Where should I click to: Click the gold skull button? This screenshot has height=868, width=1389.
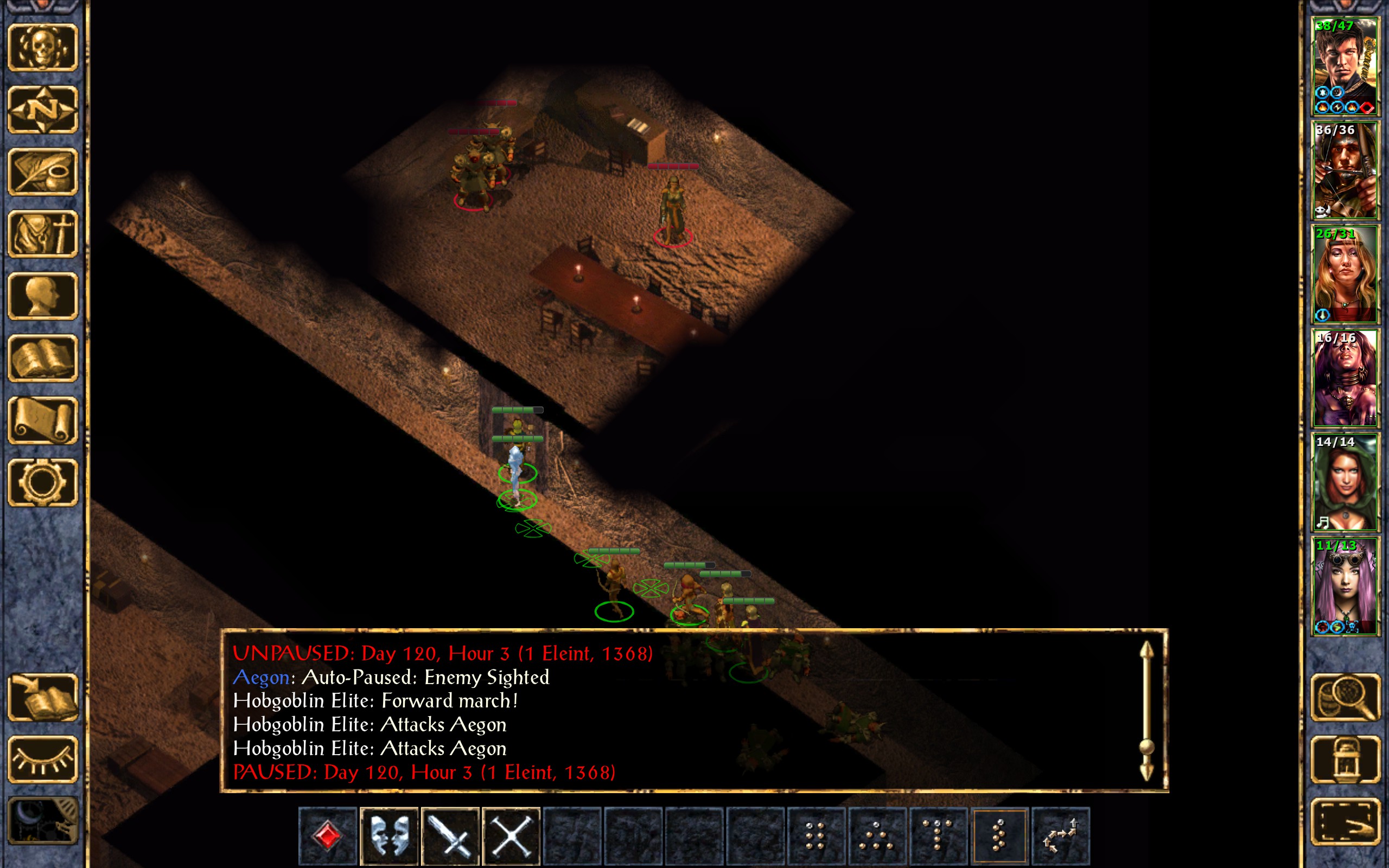pos(42,48)
